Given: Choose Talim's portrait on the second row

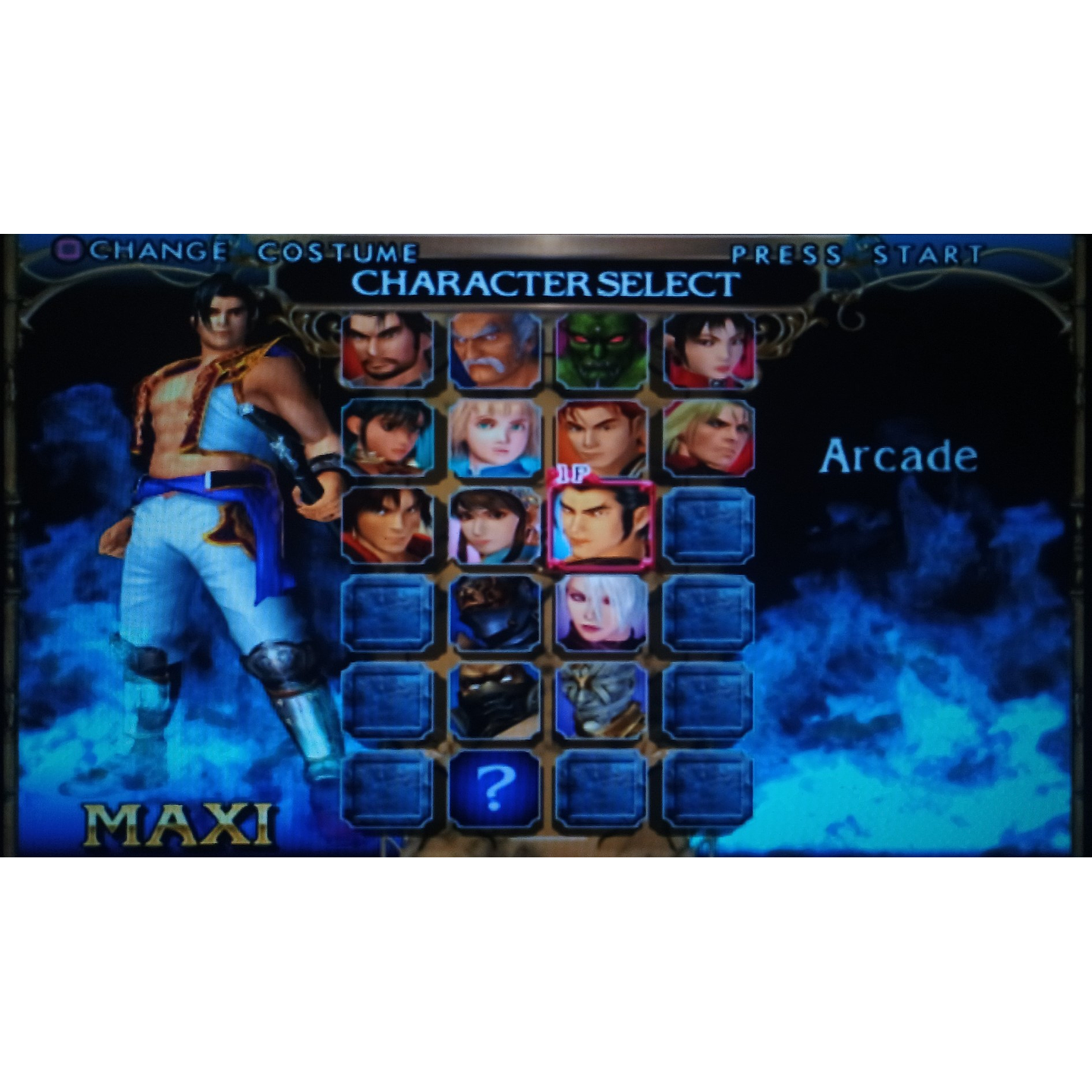Looking at the screenshot, I should pos(385,440).
